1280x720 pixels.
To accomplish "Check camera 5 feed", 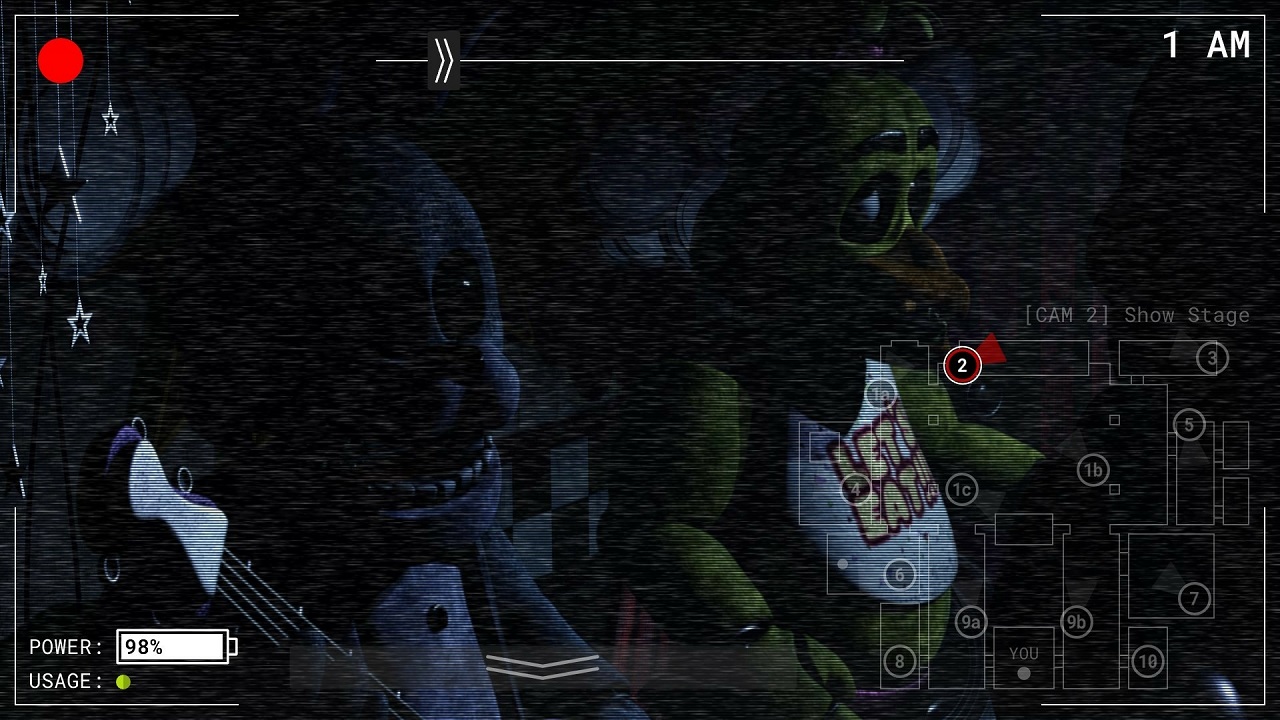I will click(1189, 425).
